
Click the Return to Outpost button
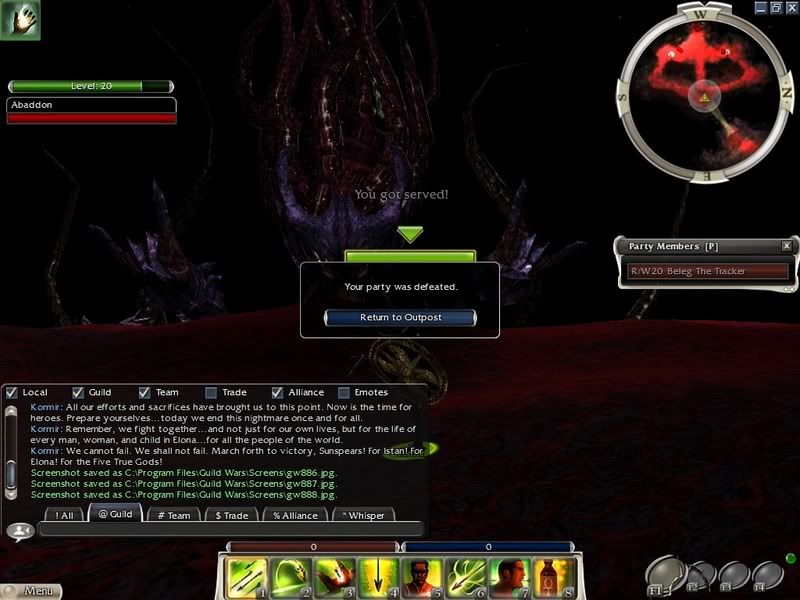[400, 317]
